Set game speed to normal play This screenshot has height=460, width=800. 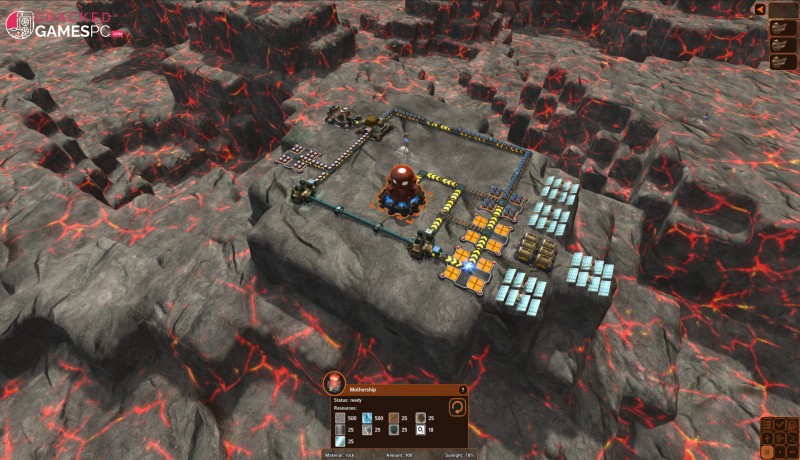[780, 452]
